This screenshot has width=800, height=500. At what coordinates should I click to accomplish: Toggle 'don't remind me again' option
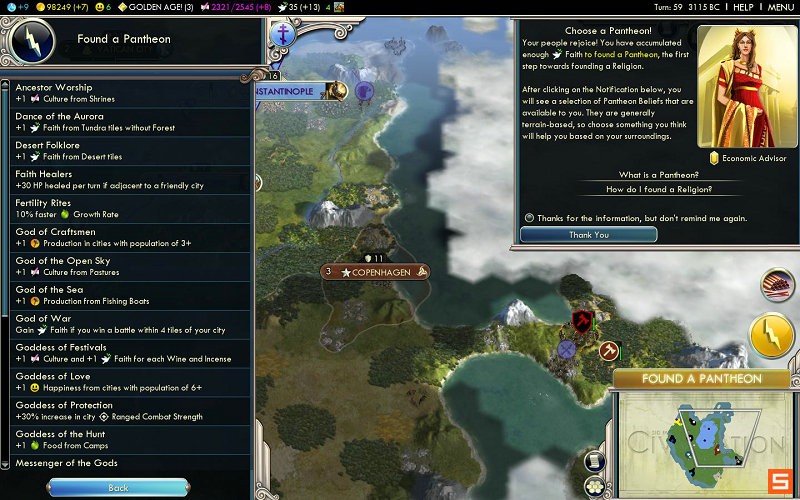[x=529, y=217]
